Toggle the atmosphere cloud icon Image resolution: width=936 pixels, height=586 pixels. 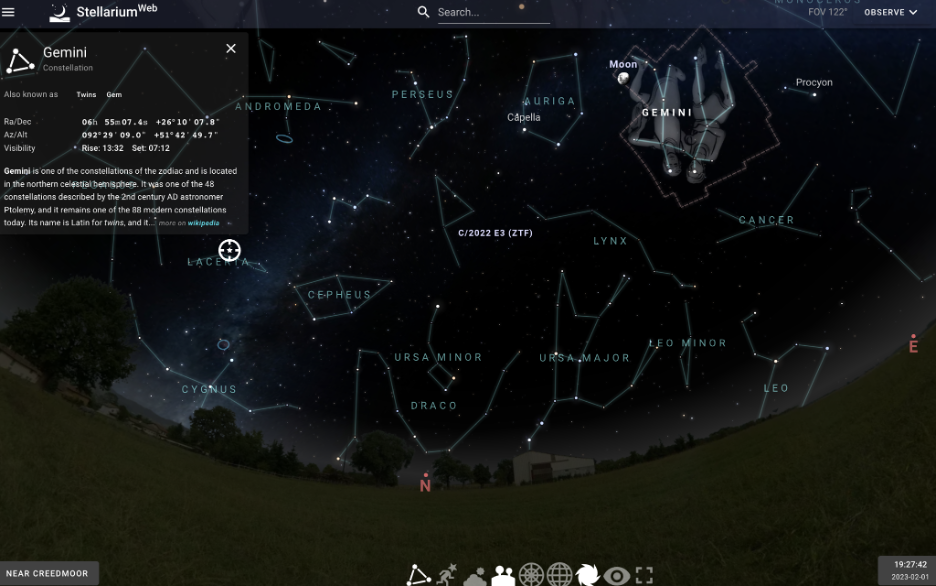pyautogui.click(x=475, y=575)
